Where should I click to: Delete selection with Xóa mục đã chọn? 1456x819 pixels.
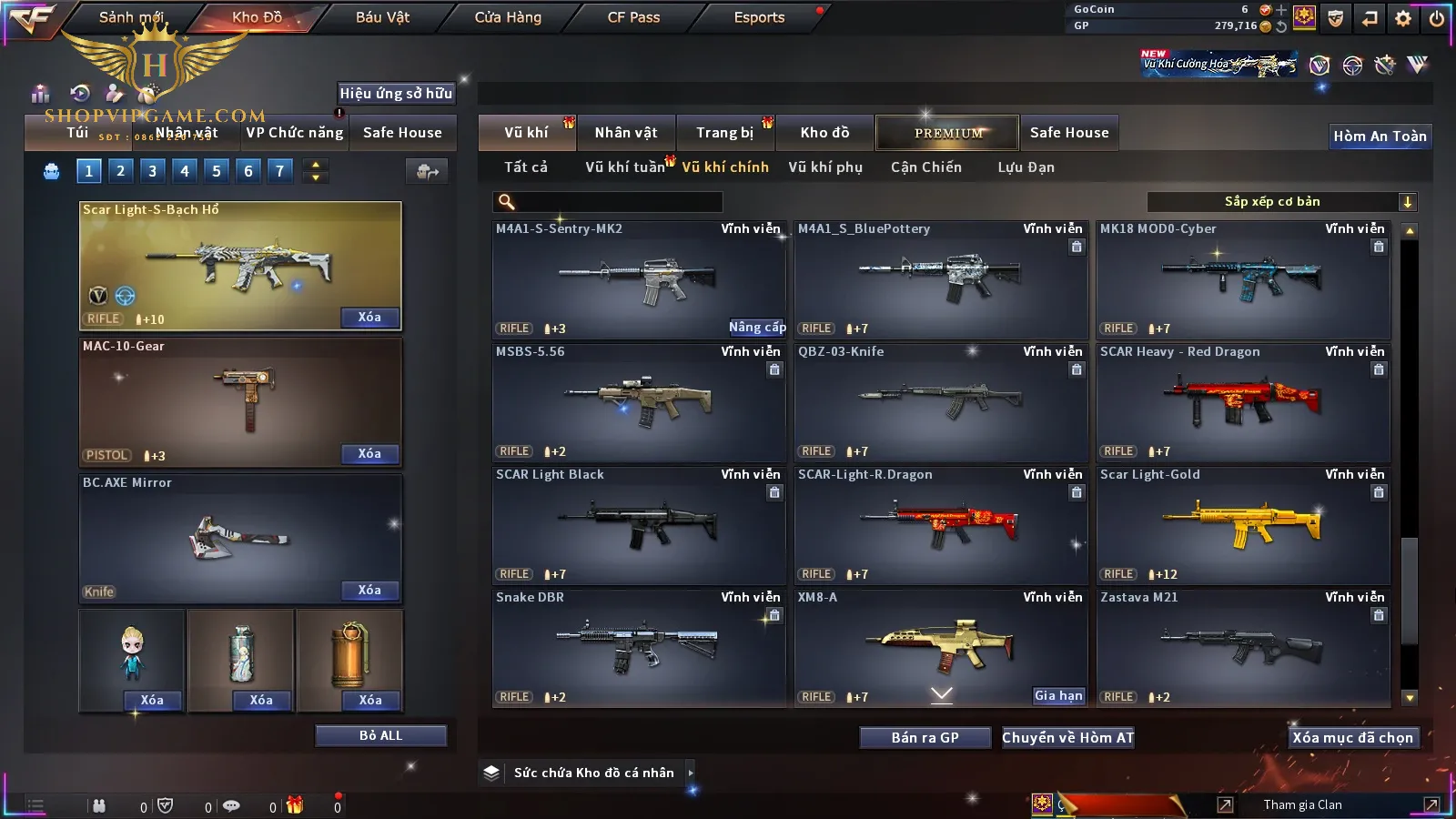(1352, 738)
